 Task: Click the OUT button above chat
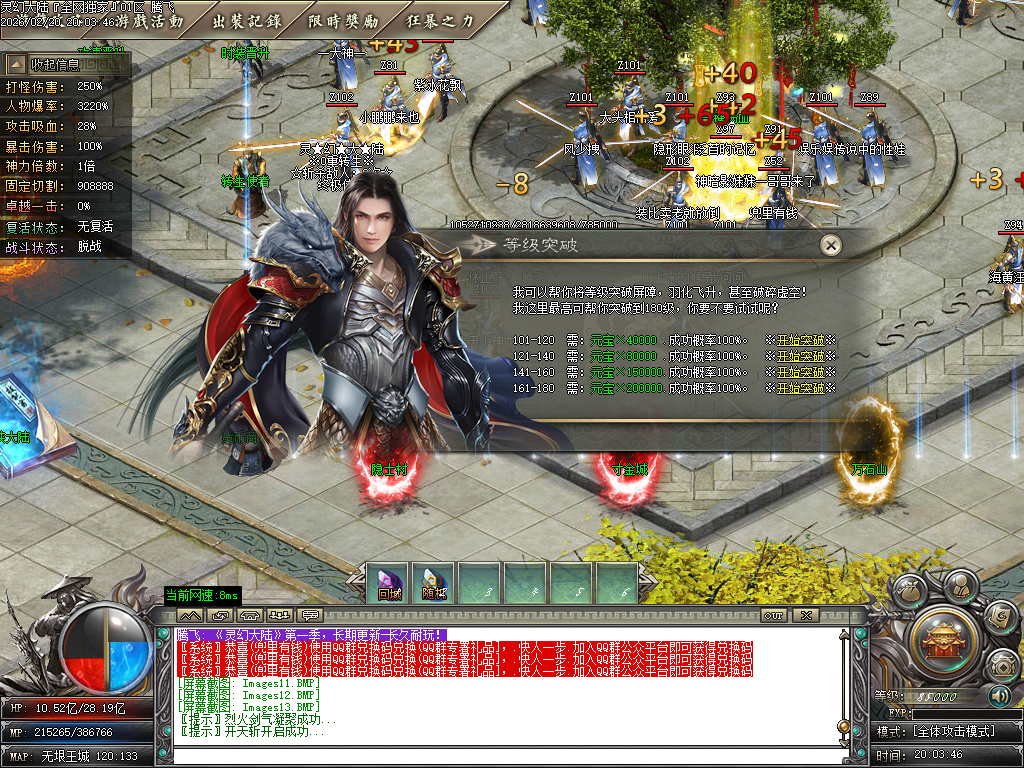[x=773, y=615]
